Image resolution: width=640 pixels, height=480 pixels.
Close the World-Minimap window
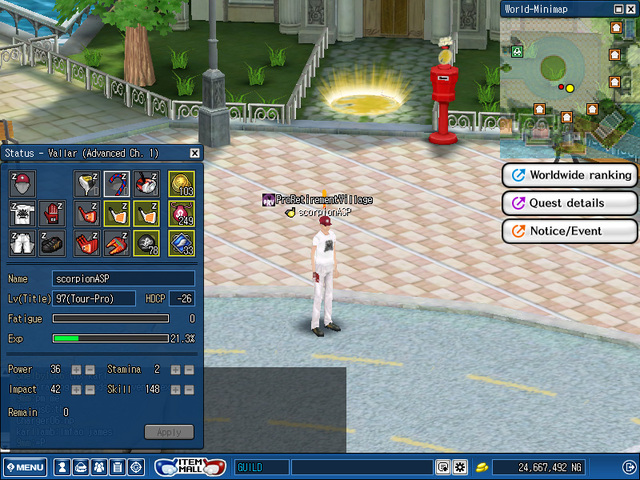click(x=629, y=8)
